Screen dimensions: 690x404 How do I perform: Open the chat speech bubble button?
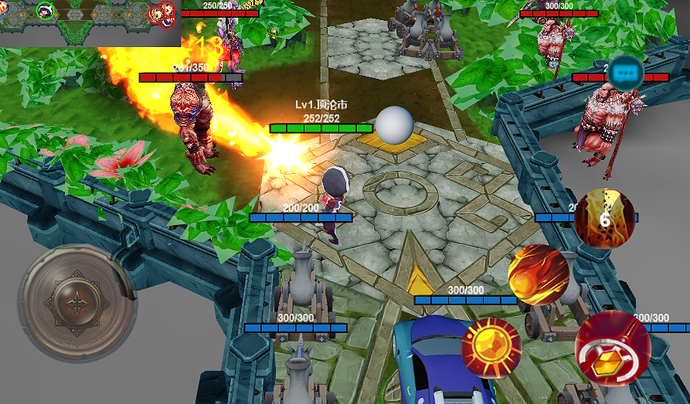point(627,72)
